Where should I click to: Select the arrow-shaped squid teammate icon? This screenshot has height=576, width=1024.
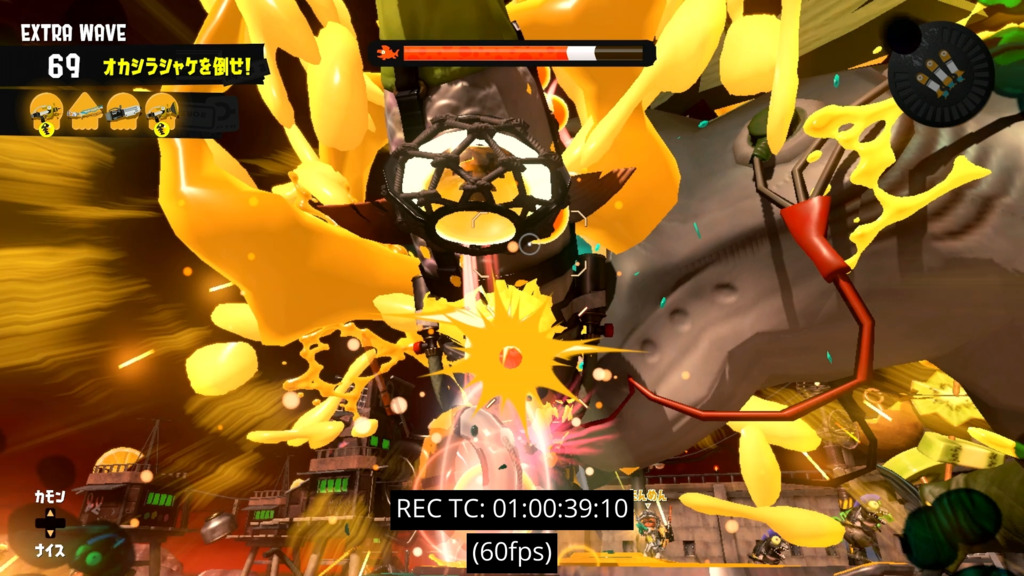[x=84, y=111]
